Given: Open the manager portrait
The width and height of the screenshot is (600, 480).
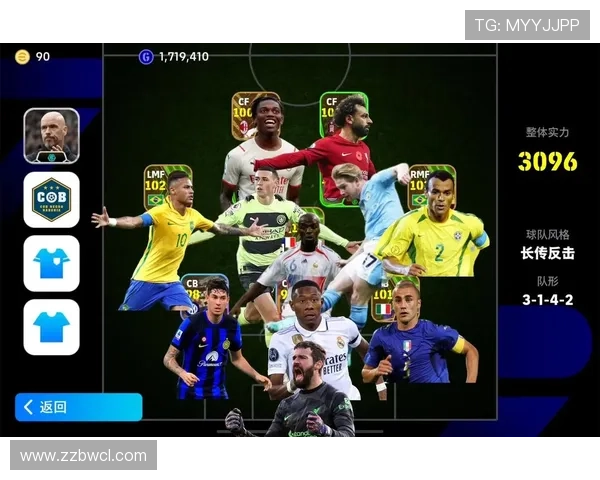Looking at the screenshot, I should [x=51, y=135].
